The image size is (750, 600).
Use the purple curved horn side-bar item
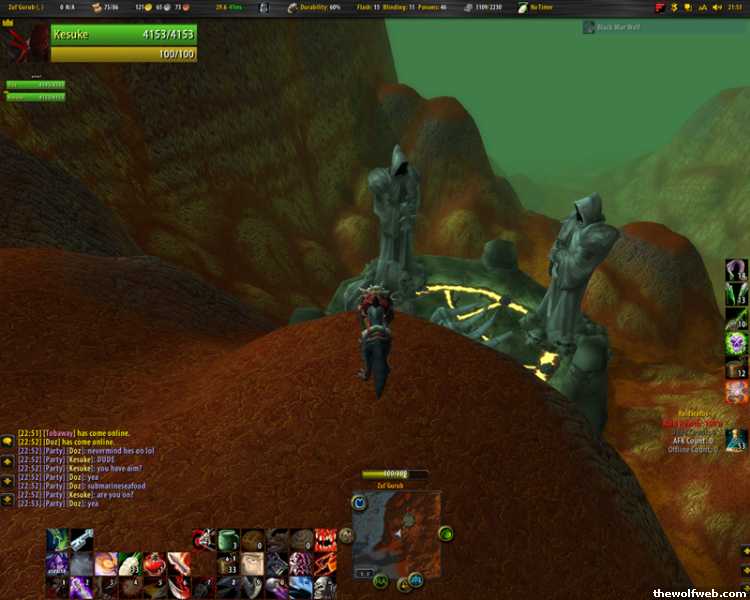(736, 270)
